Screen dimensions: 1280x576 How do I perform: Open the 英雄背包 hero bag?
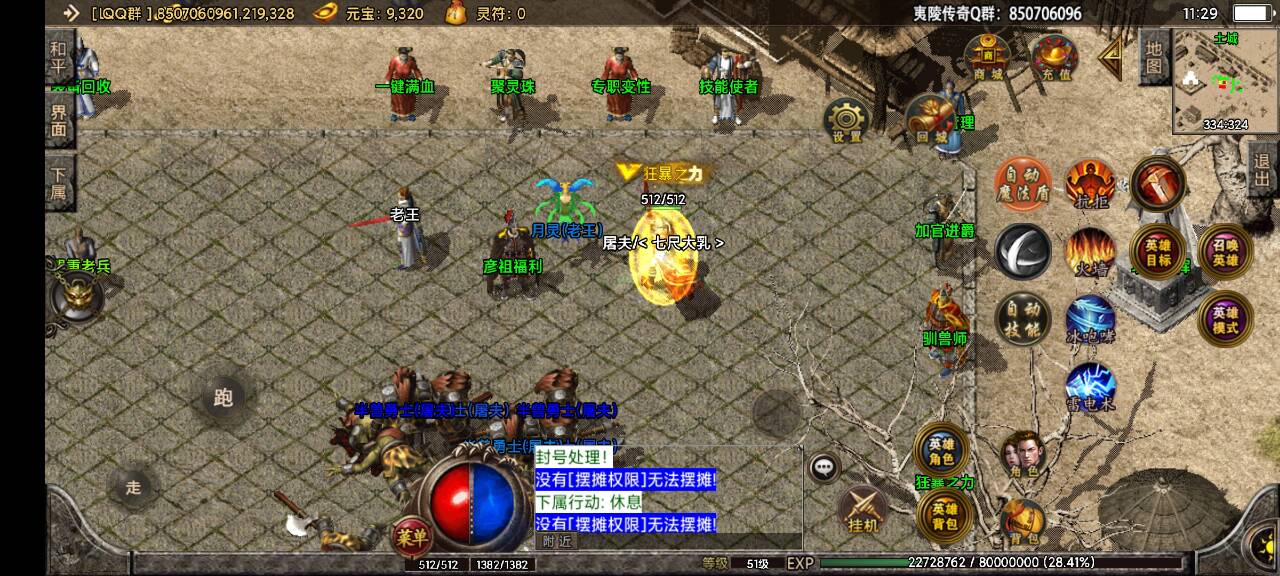click(x=945, y=513)
